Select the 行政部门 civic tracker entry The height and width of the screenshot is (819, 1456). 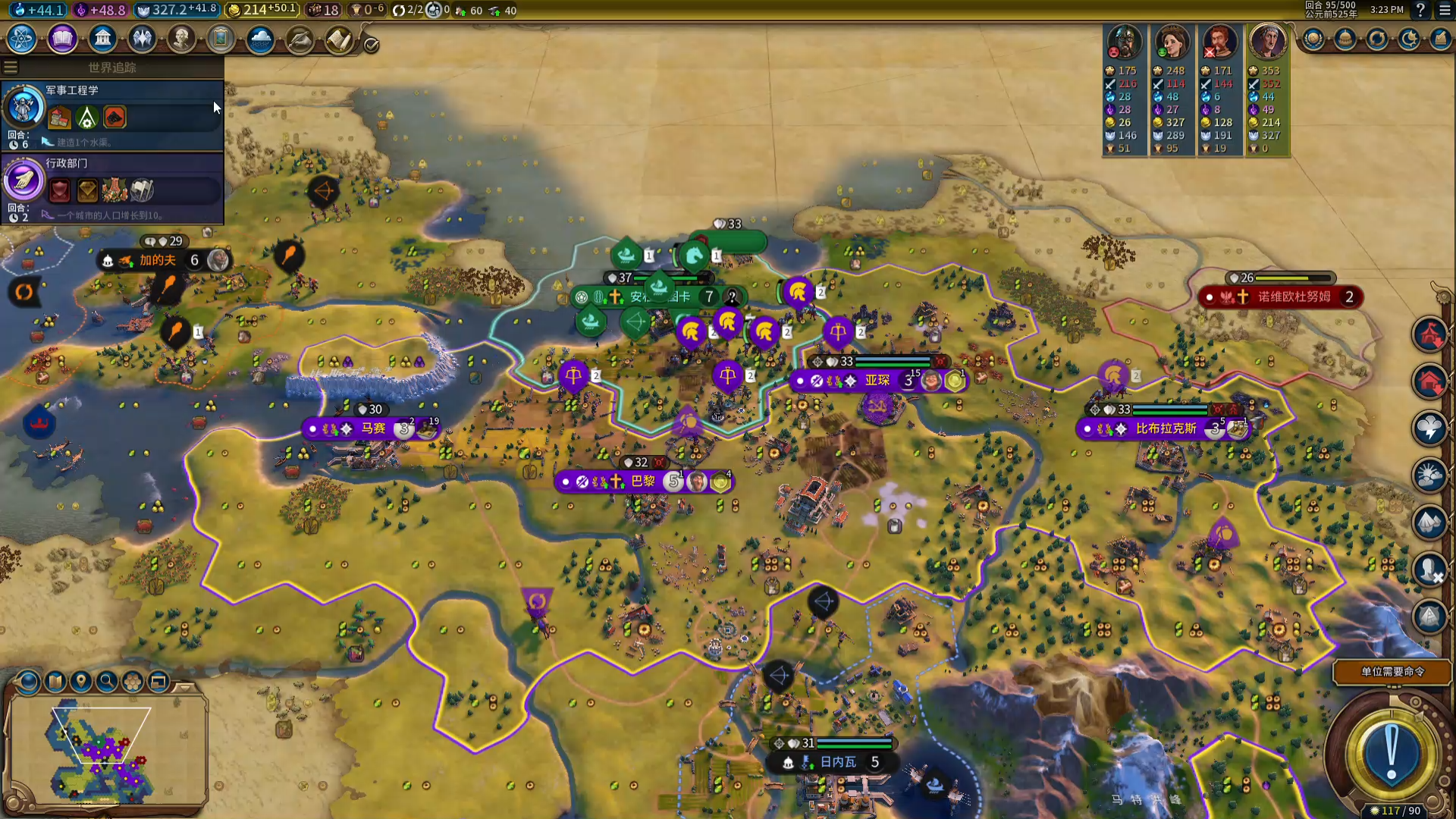114,187
